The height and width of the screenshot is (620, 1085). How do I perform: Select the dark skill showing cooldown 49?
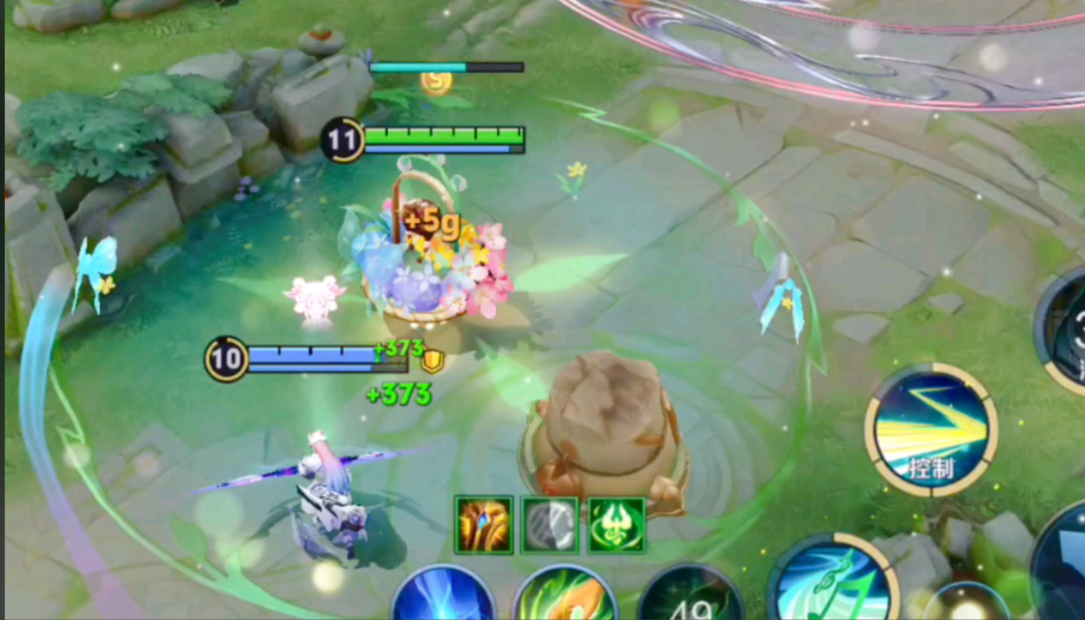click(690, 597)
